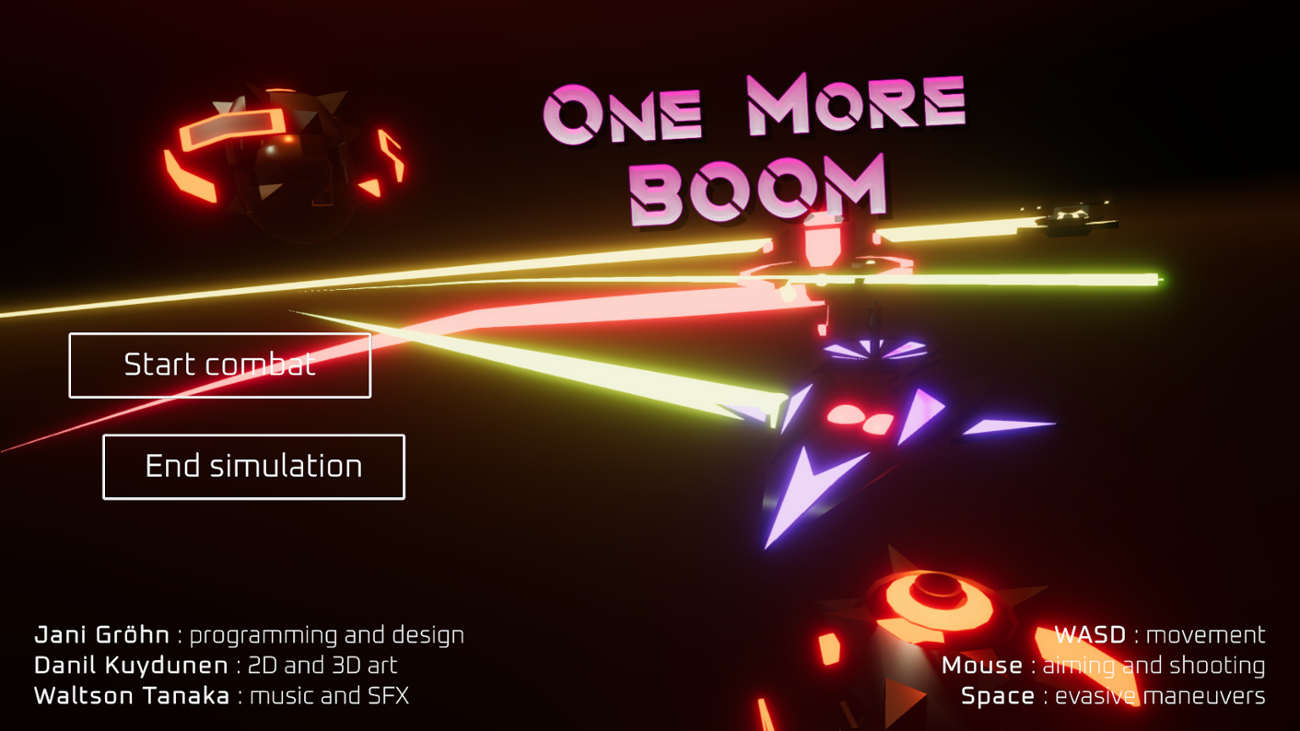The image size is (1300, 731).
Task: Click the name Danil Kuydunen in credits
Action: point(128,664)
